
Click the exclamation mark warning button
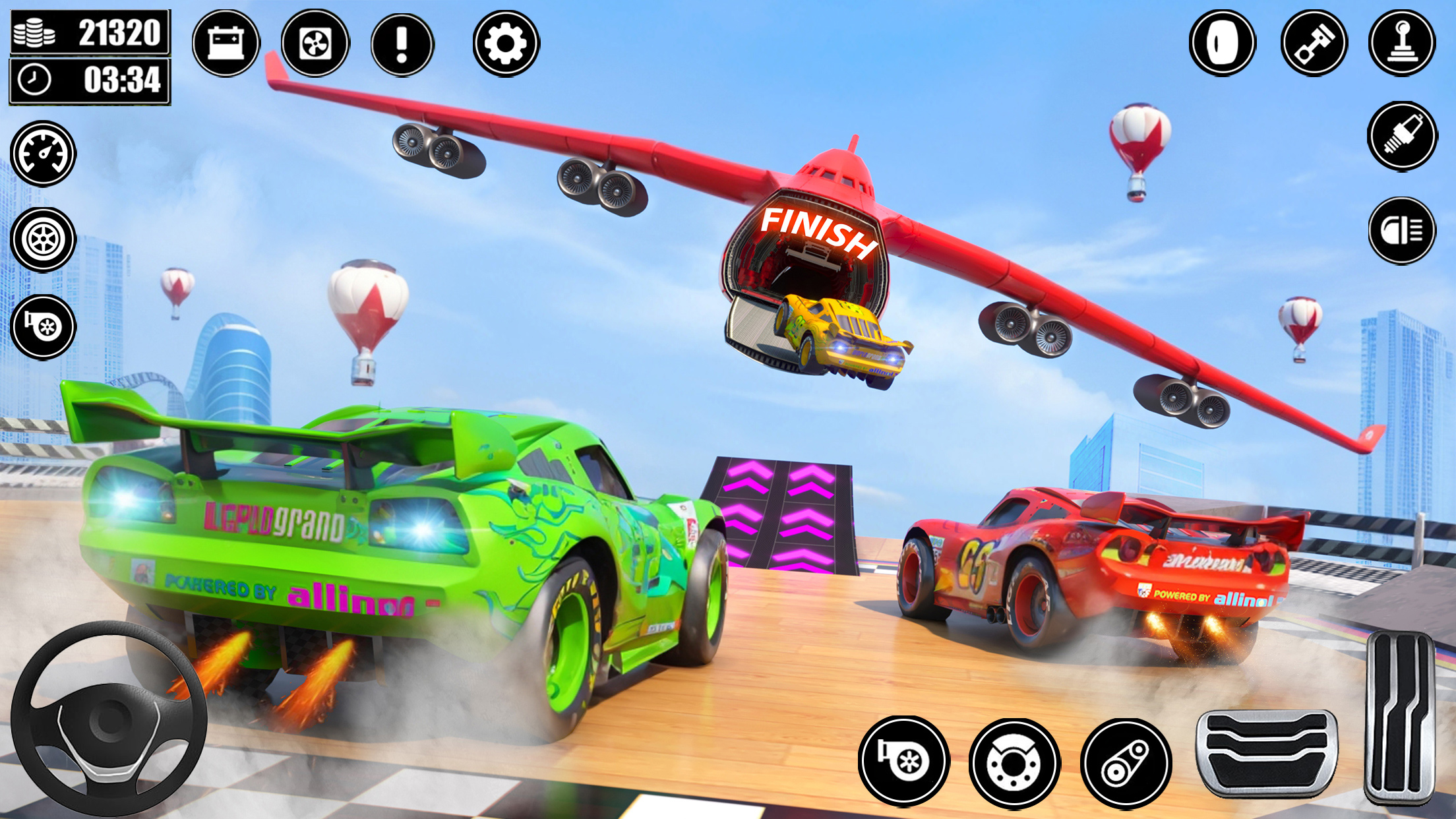(402, 44)
